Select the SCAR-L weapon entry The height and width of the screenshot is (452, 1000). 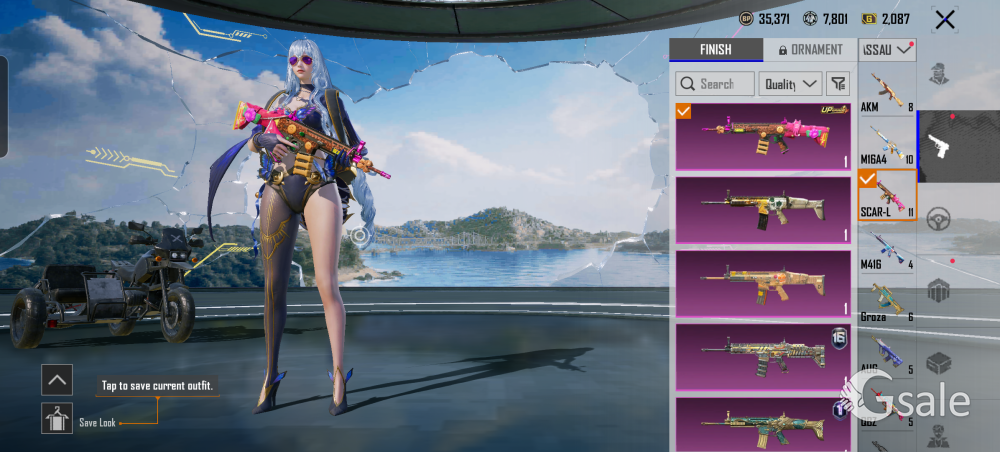click(887, 196)
